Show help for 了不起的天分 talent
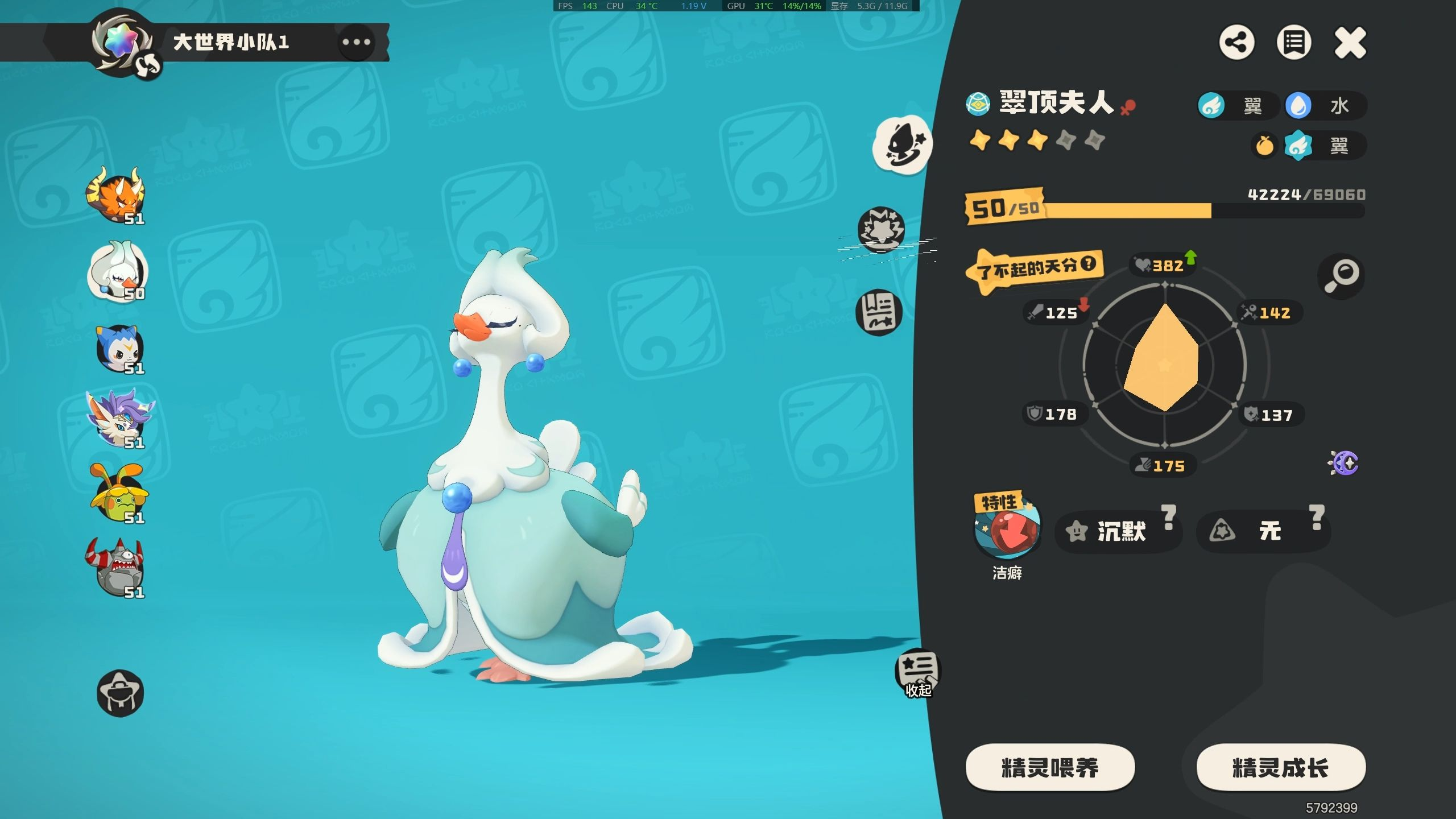 [x=1088, y=263]
